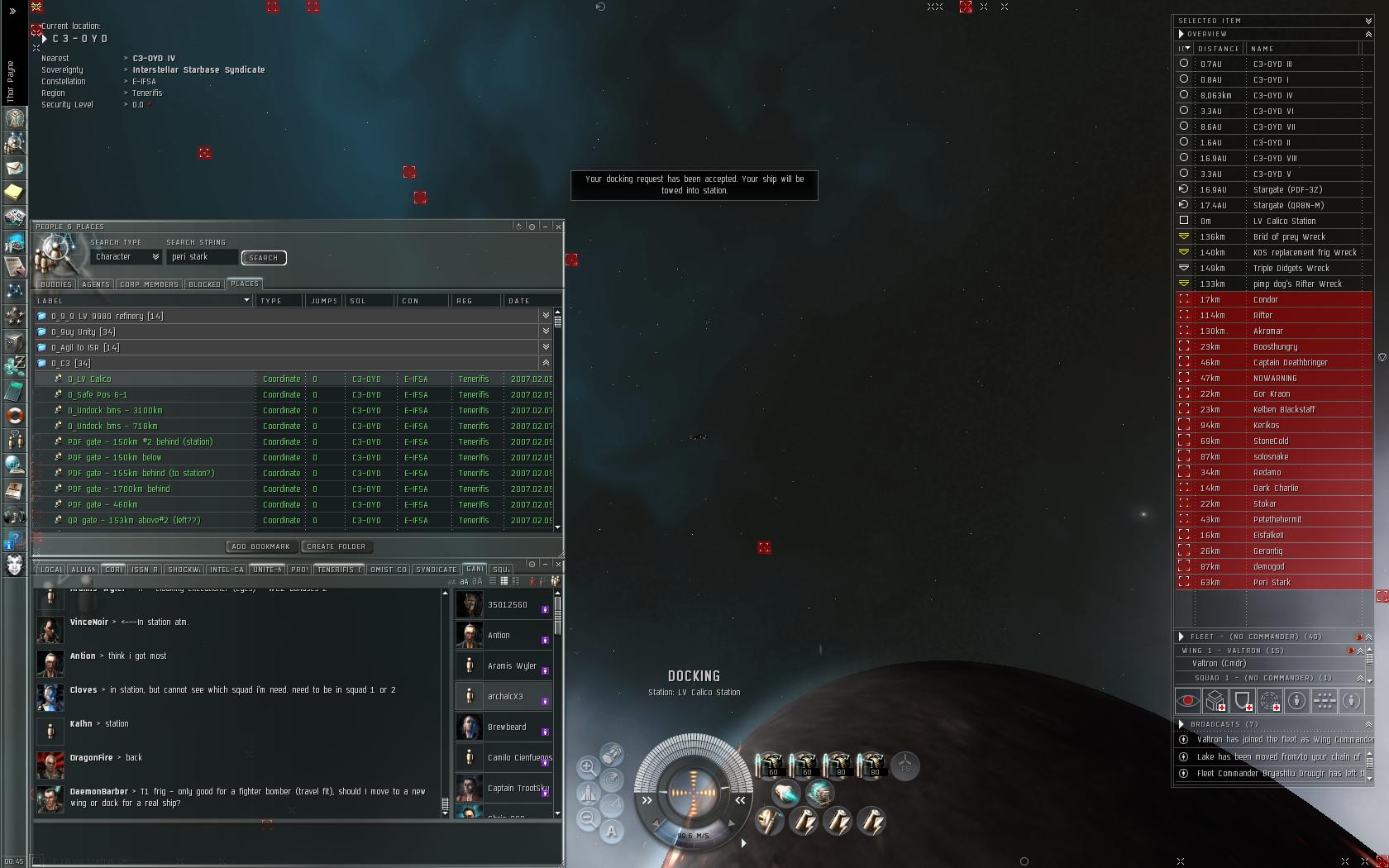Choose the 0_Safe Pos 6-1 bookmark
The height and width of the screenshot is (868, 1389).
coord(98,395)
